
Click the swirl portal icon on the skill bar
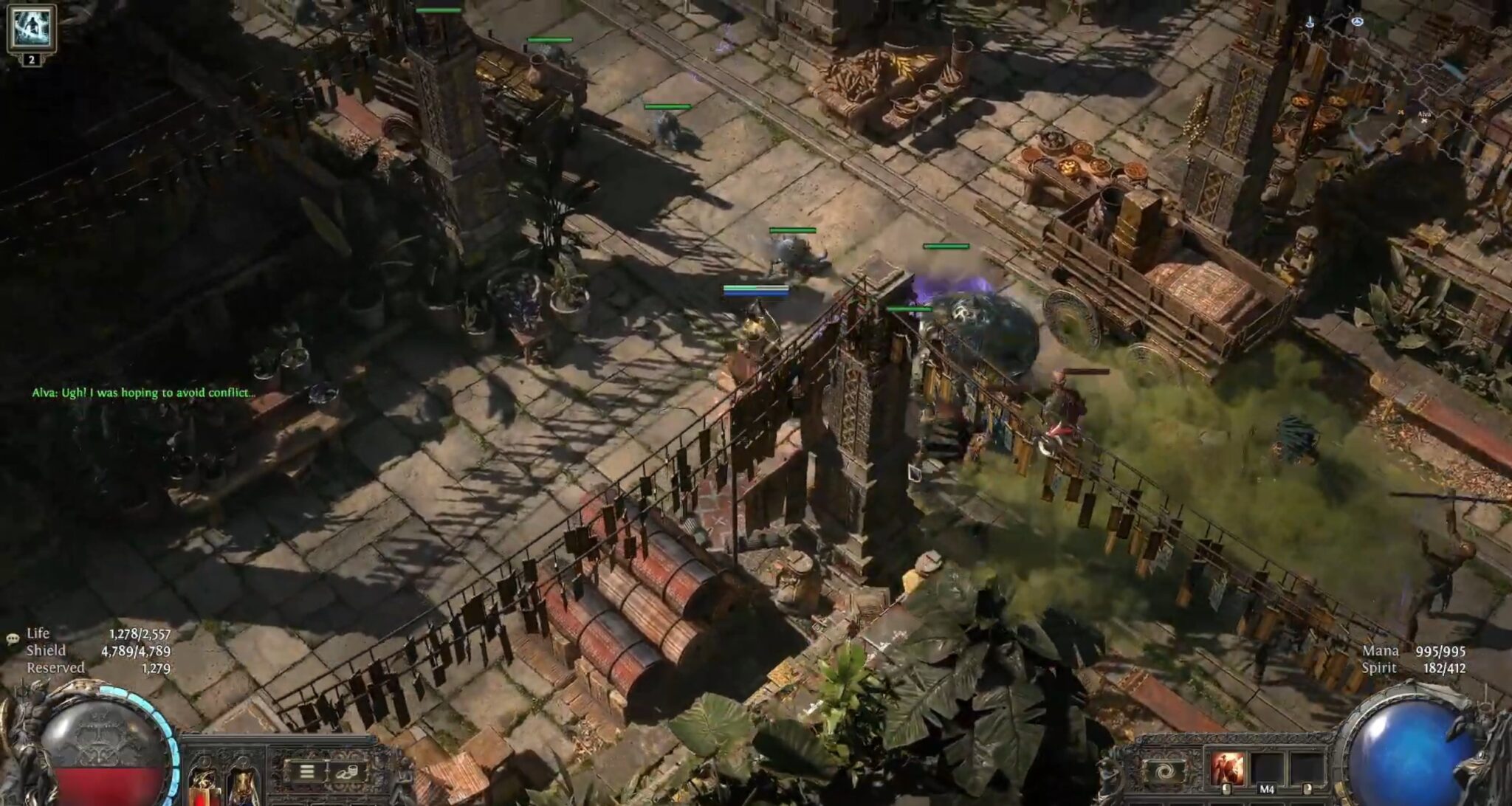coord(1164,771)
